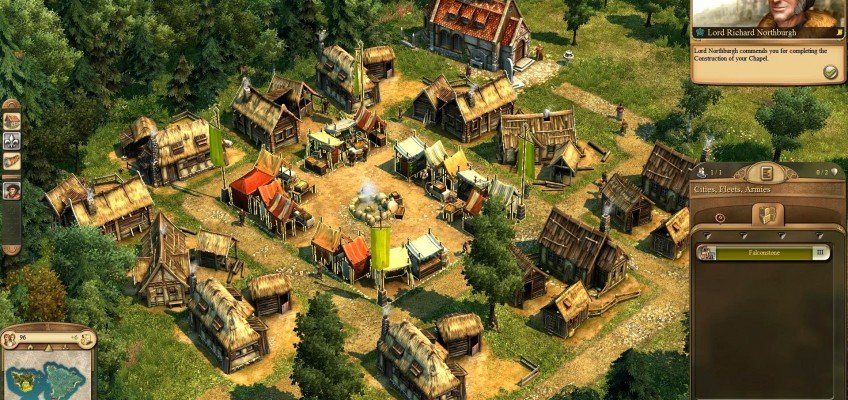This screenshot has width=848, height=400.
Task: Click the house build menu icon
Action: (x=12, y=120)
